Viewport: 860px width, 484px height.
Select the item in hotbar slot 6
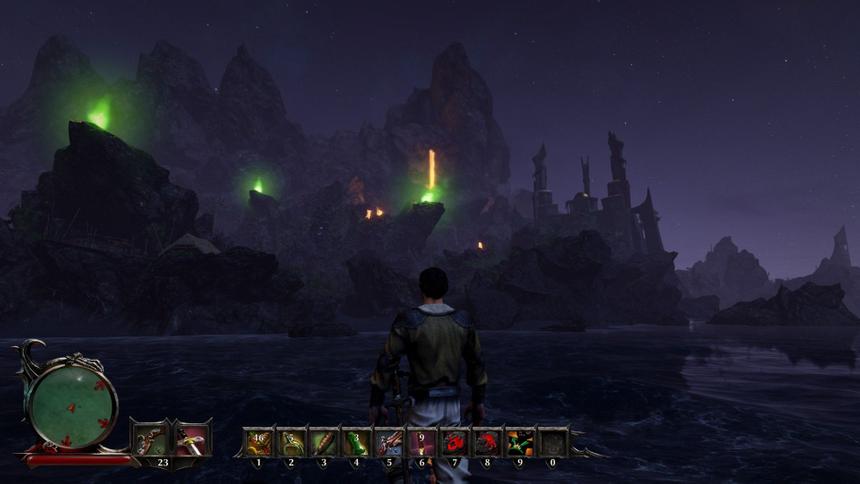pyautogui.click(x=422, y=441)
